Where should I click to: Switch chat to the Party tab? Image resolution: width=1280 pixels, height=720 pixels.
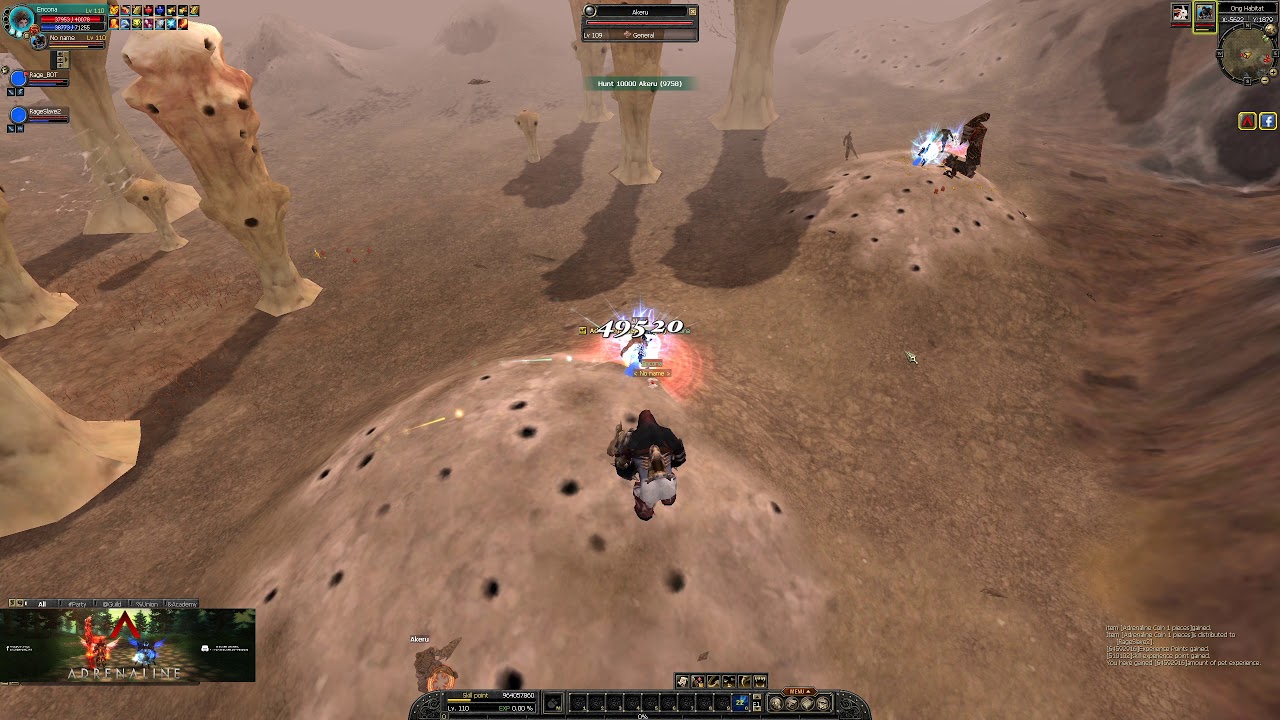76,604
